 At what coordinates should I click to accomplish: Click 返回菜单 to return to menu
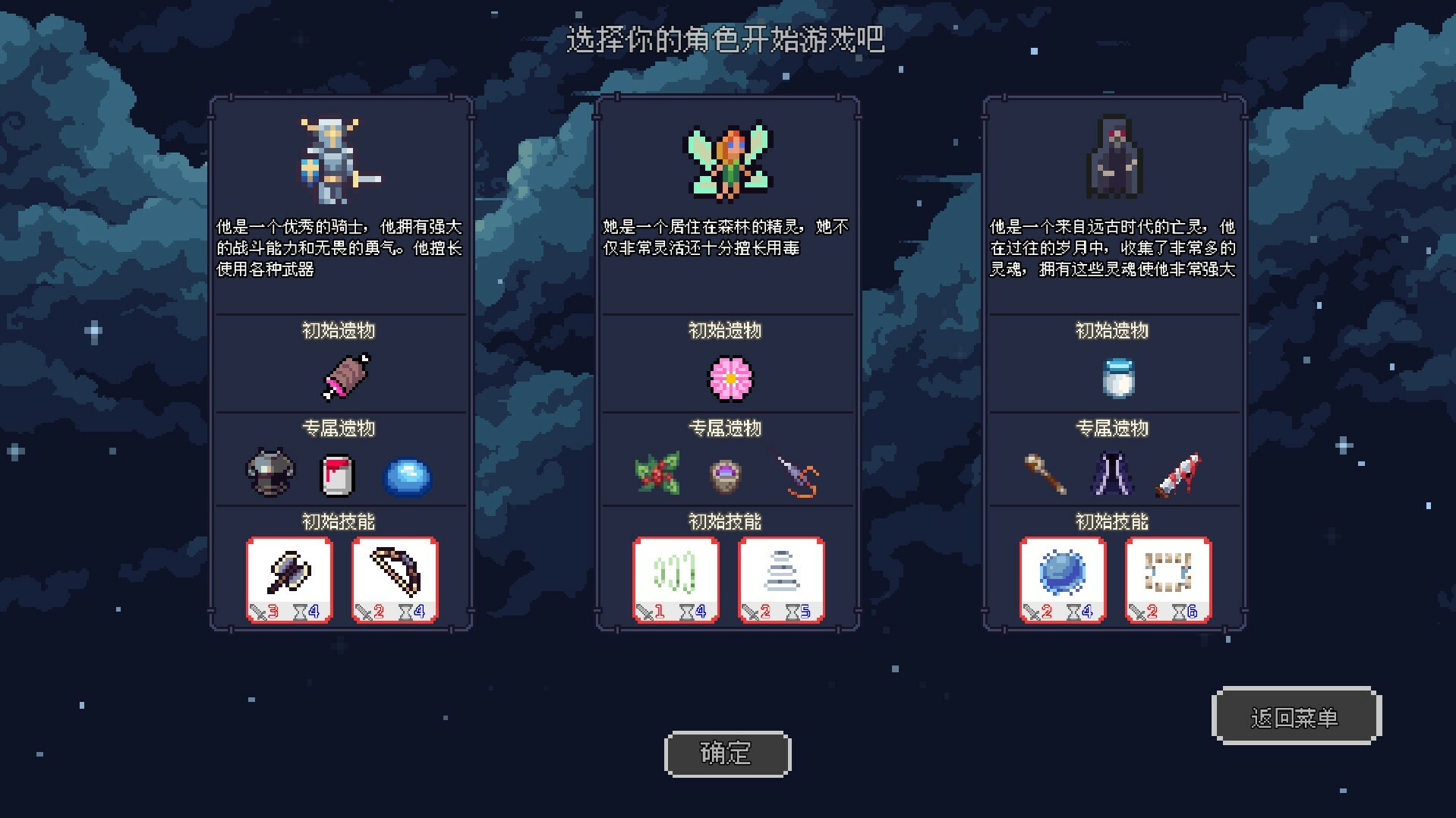tap(1297, 716)
